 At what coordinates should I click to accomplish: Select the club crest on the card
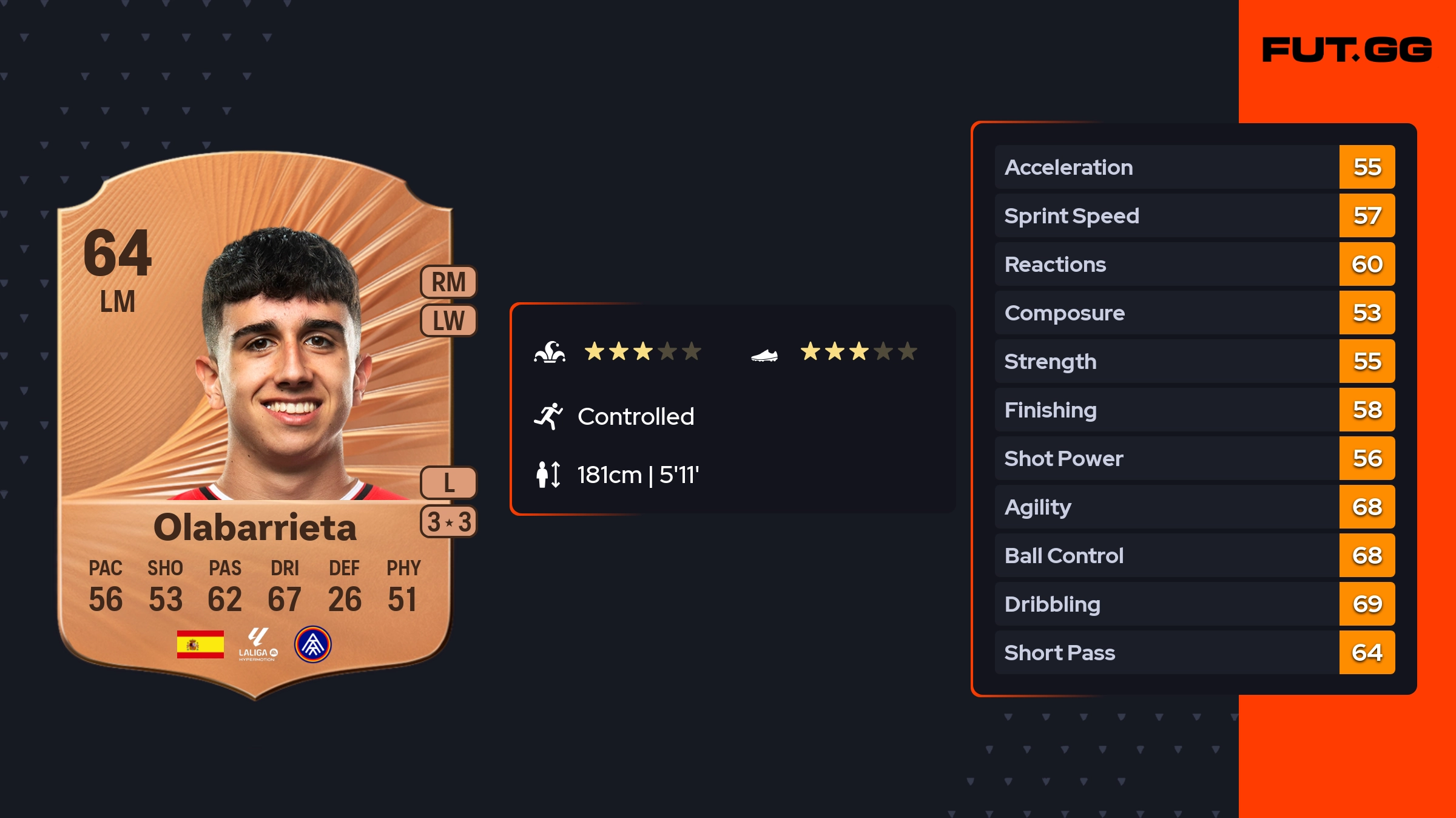(312, 644)
